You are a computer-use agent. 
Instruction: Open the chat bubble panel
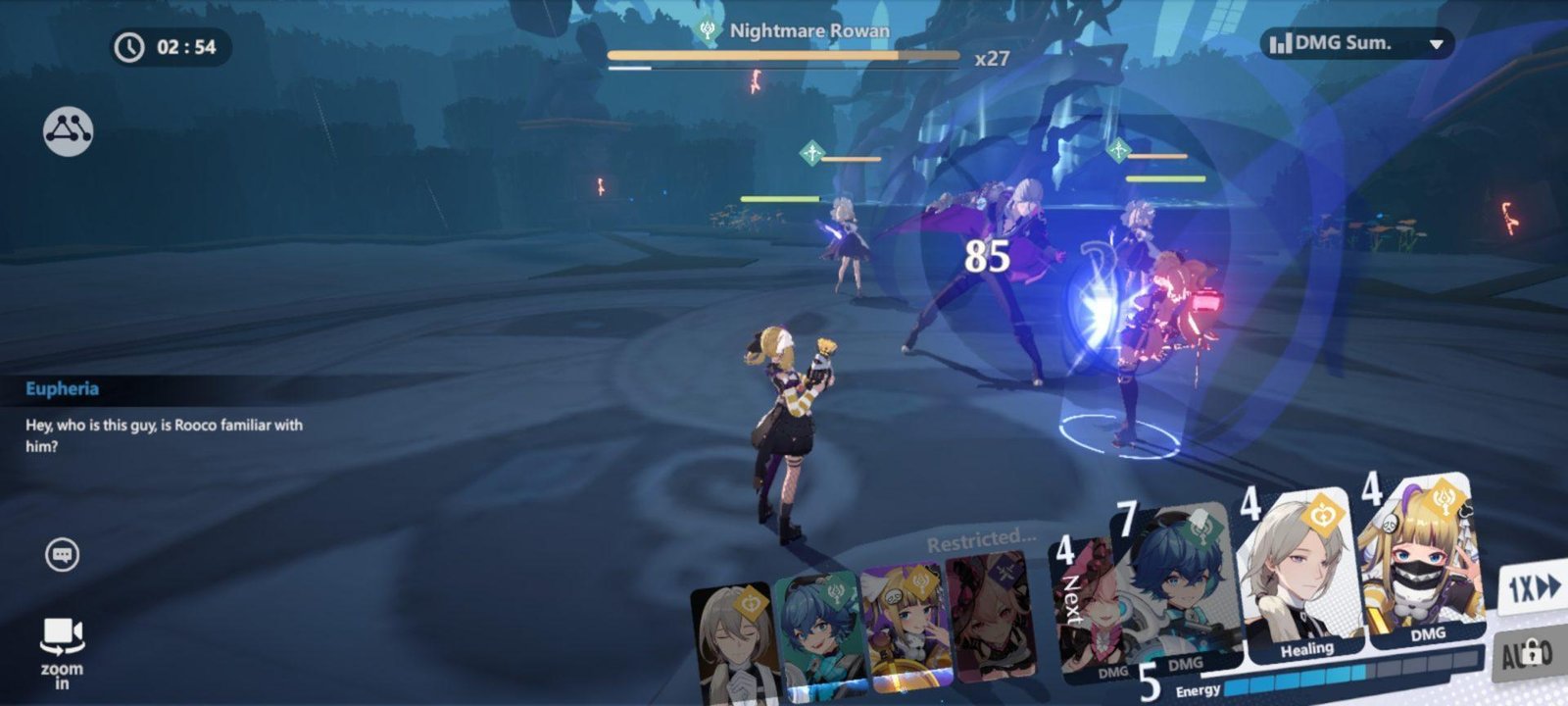point(63,556)
